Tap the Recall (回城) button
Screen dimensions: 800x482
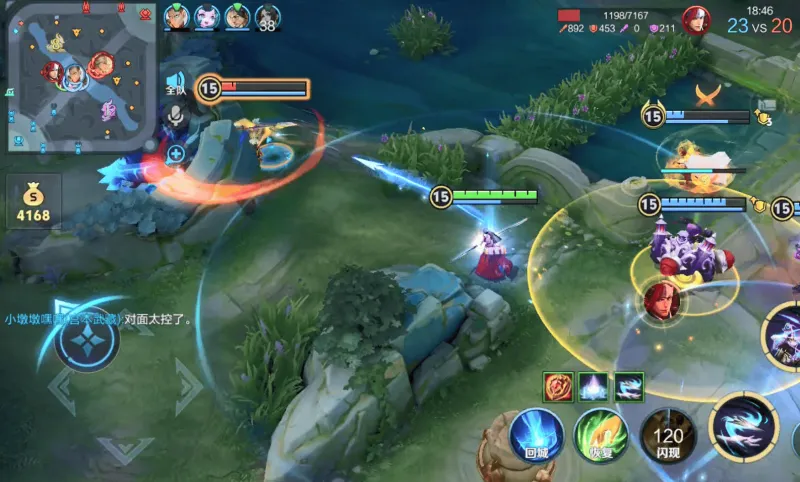click(536, 437)
